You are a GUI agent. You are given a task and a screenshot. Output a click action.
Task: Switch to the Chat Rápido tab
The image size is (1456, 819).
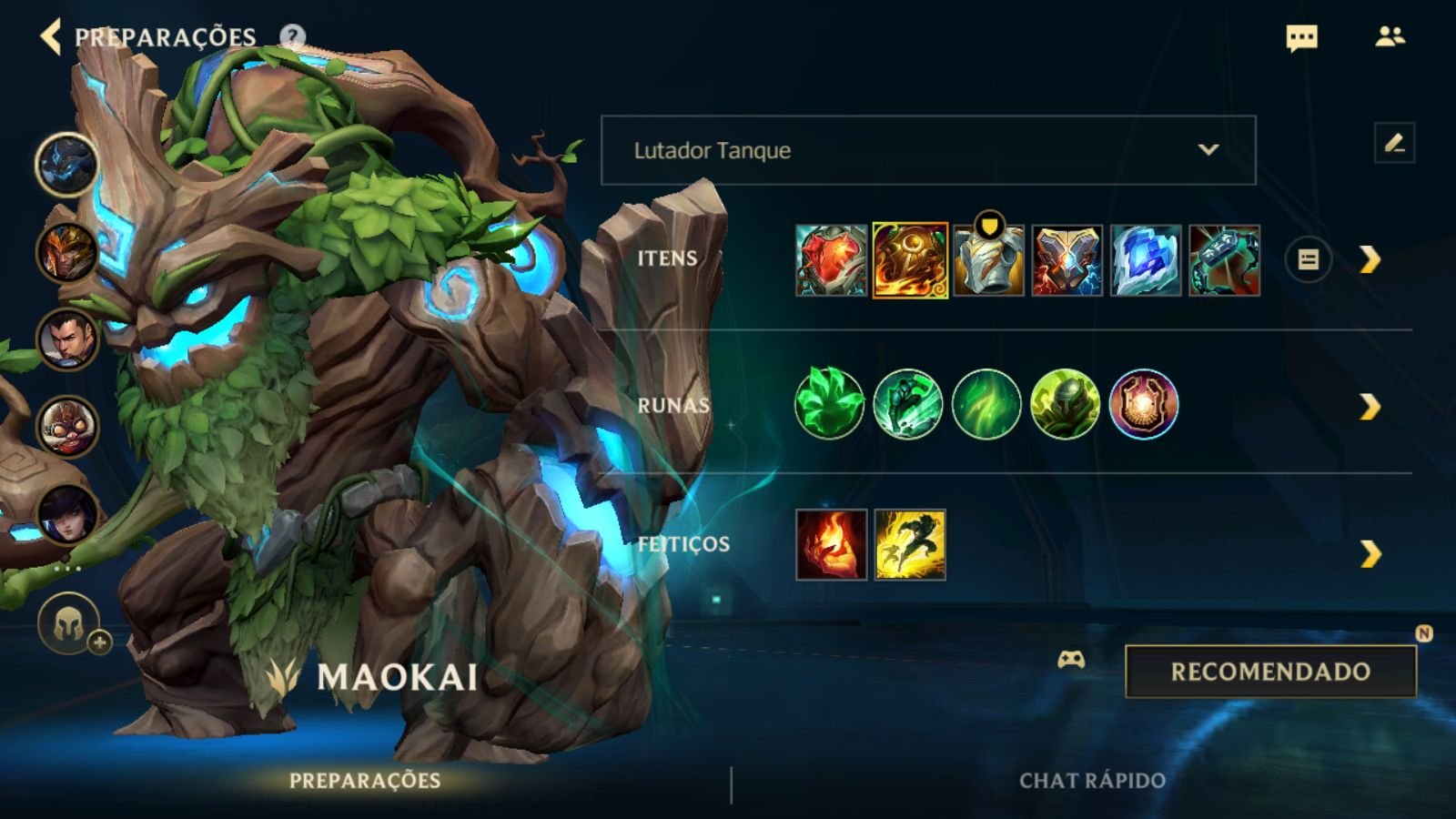[1092, 781]
